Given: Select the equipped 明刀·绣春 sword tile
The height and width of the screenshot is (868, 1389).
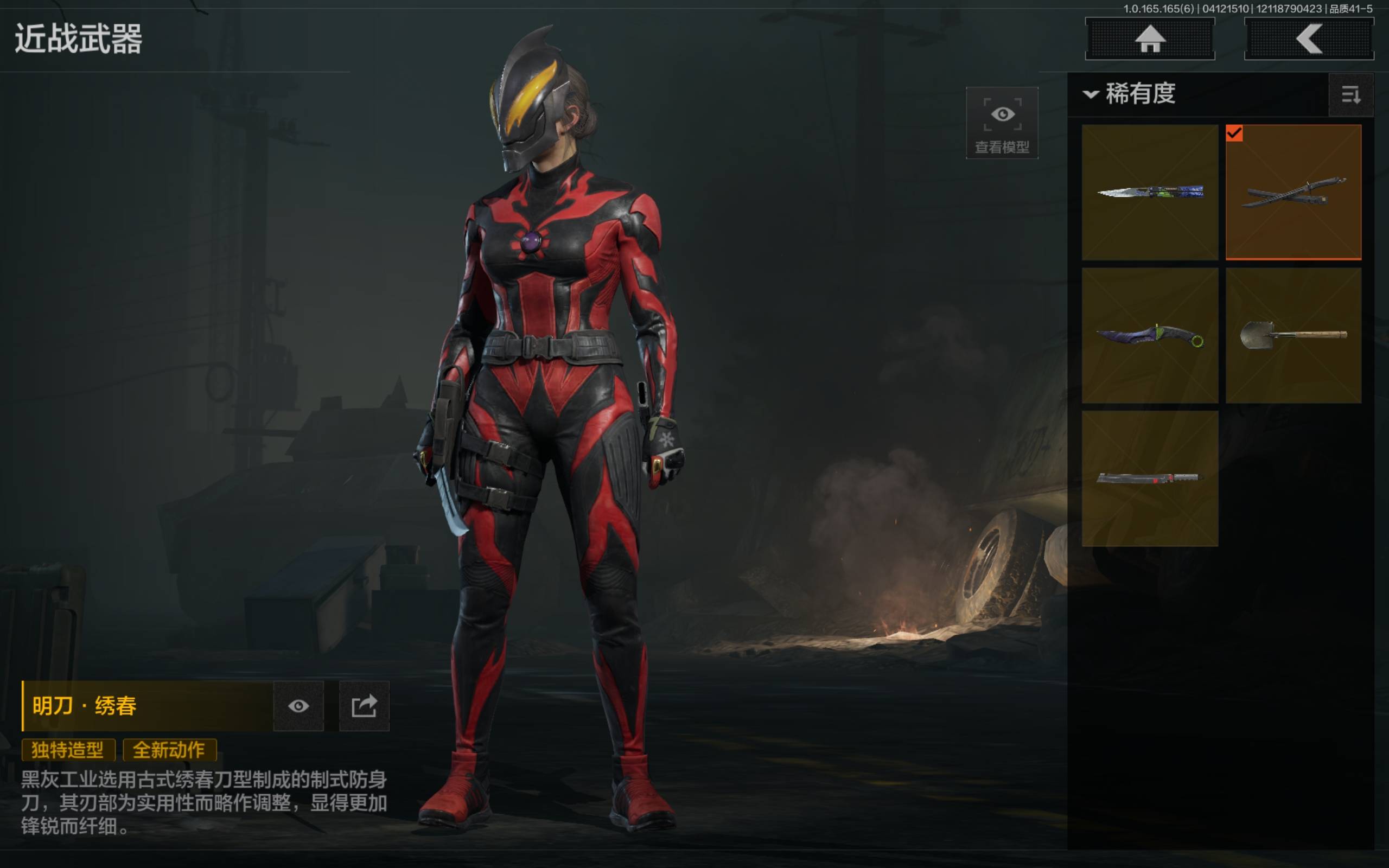Looking at the screenshot, I should pos(1293,192).
